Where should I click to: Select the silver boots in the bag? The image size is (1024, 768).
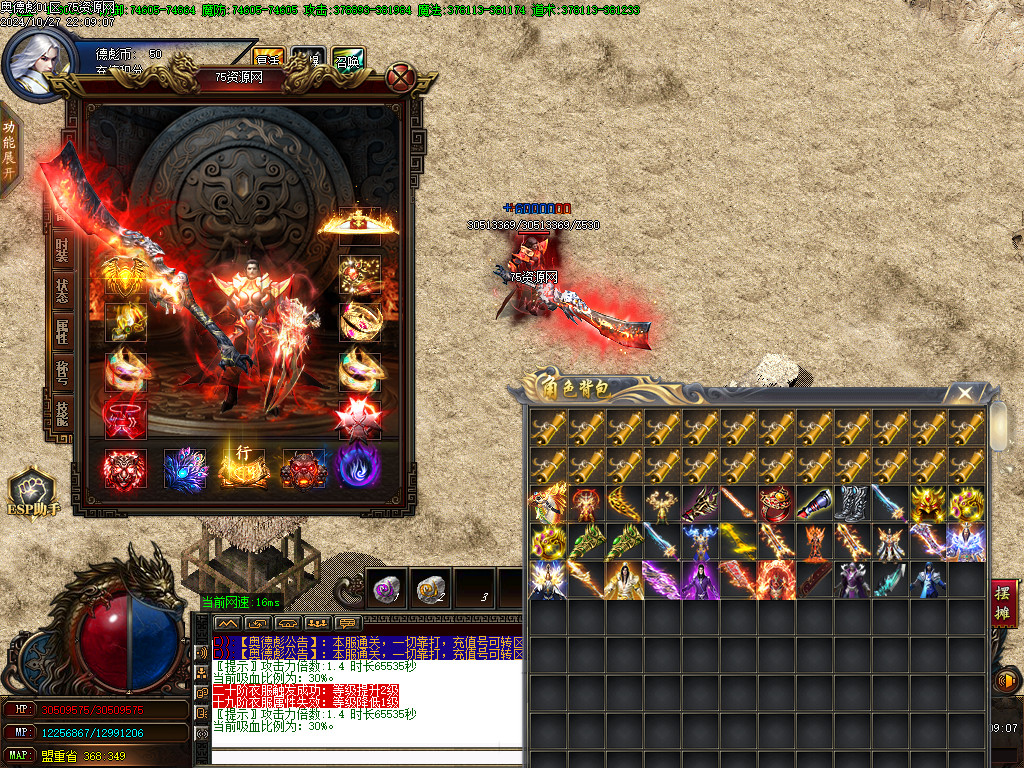point(851,504)
